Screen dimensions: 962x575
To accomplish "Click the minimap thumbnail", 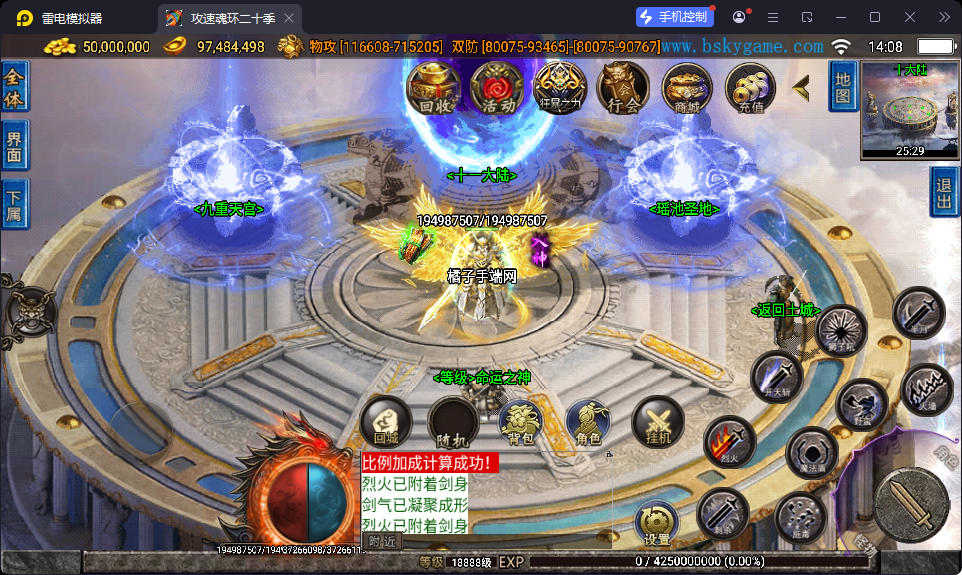I will point(910,108).
